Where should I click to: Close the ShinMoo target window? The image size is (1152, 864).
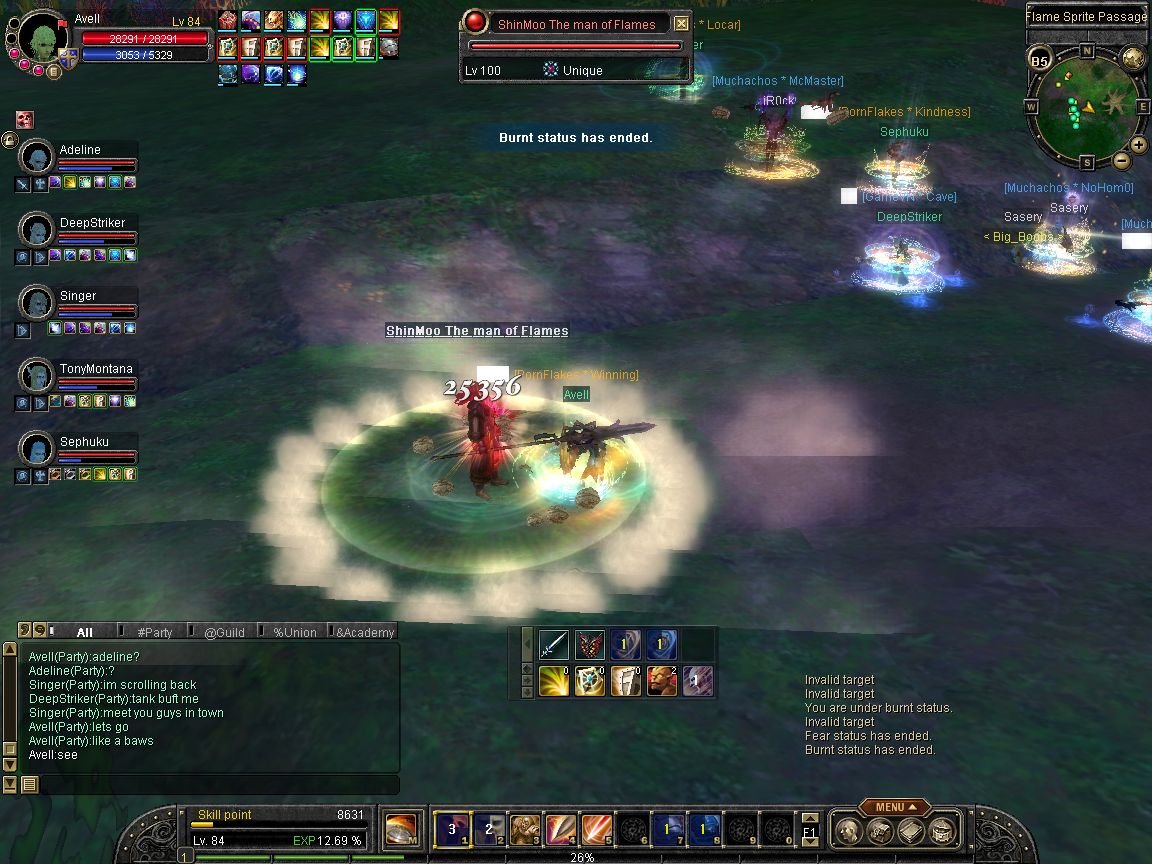(681, 24)
